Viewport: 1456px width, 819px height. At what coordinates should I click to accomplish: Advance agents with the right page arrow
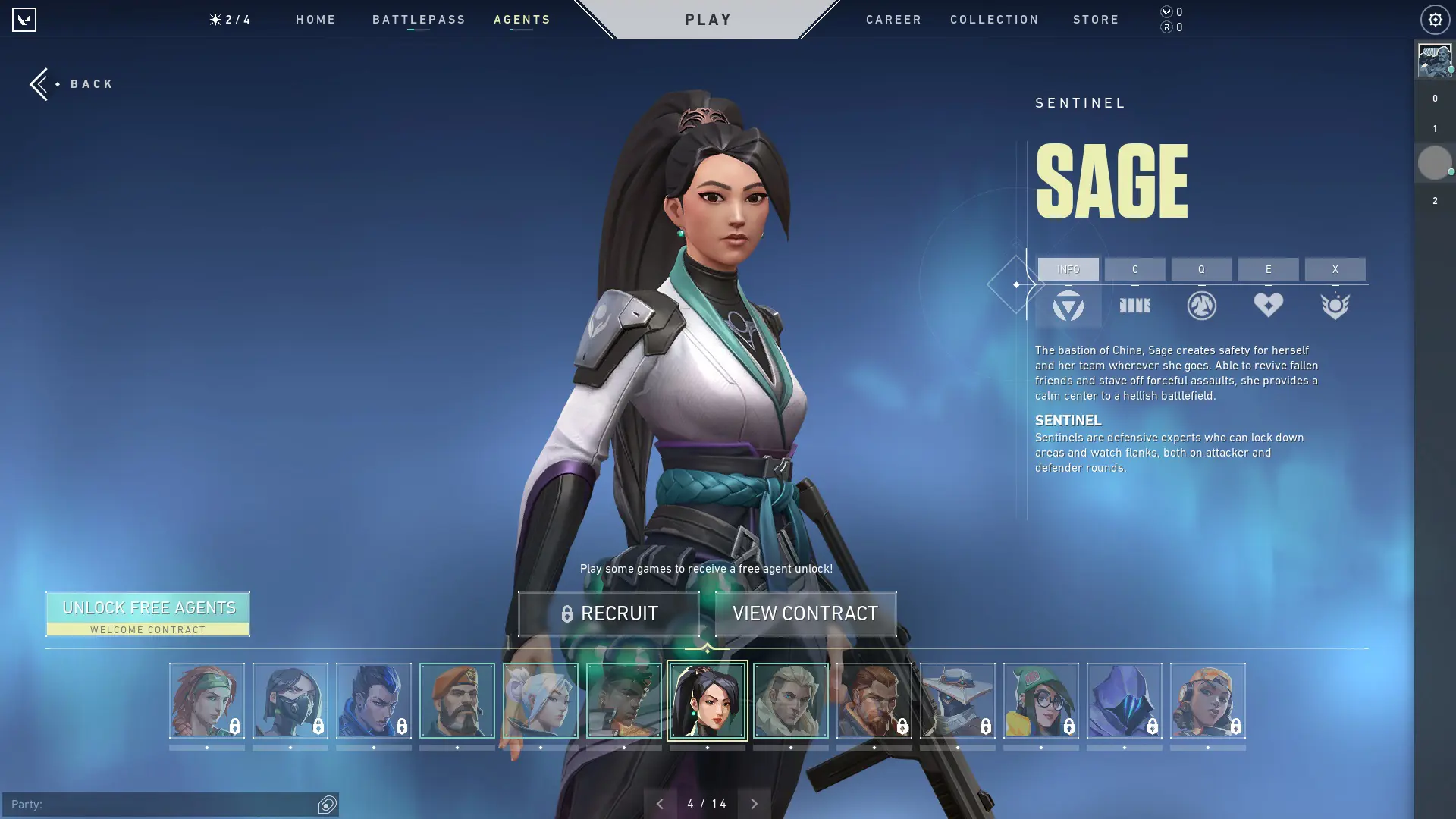pyautogui.click(x=755, y=802)
